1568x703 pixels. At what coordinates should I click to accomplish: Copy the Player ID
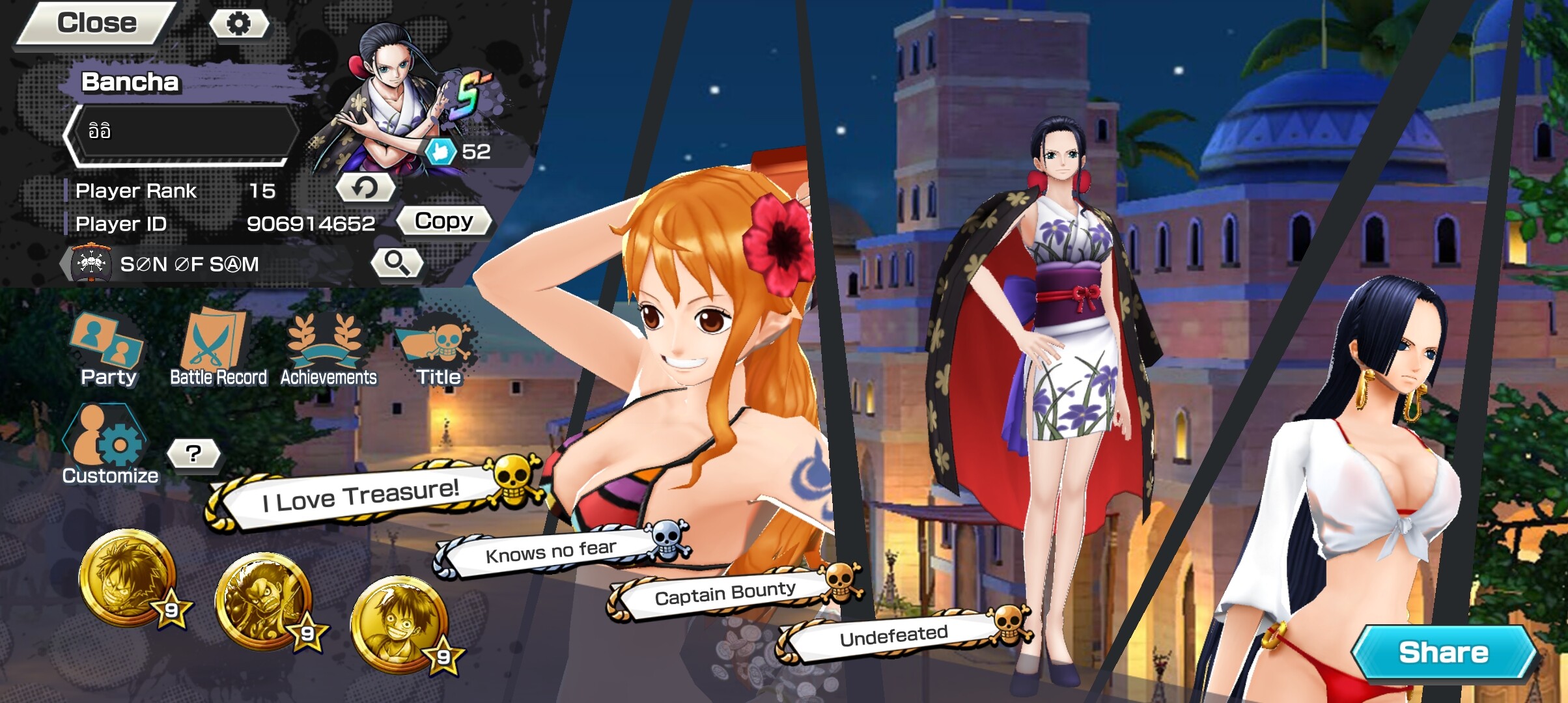(444, 221)
